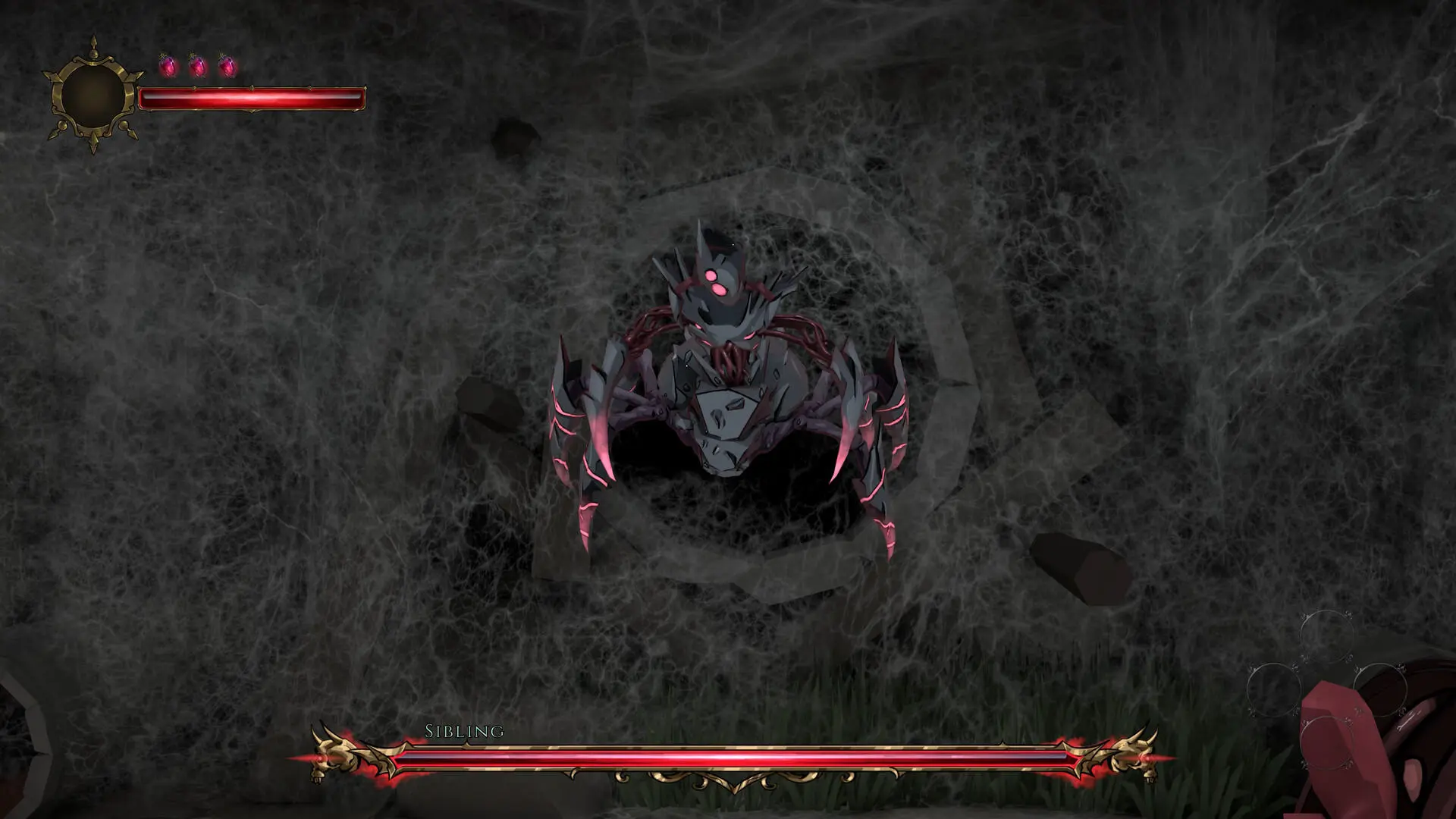This screenshot has width=1456, height=819.
Task: Select the second blood vial icon
Action: point(199,65)
